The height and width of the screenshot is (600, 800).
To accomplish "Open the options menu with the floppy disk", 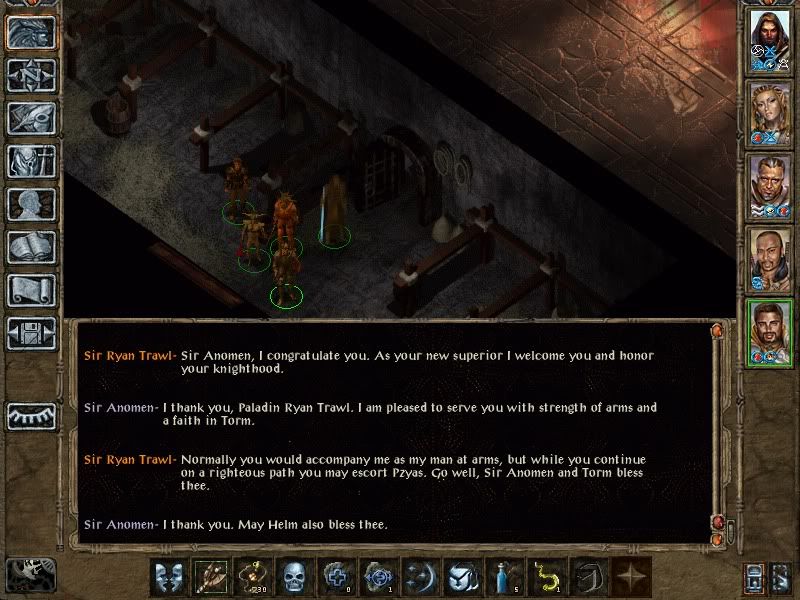I will [x=31, y=333].
